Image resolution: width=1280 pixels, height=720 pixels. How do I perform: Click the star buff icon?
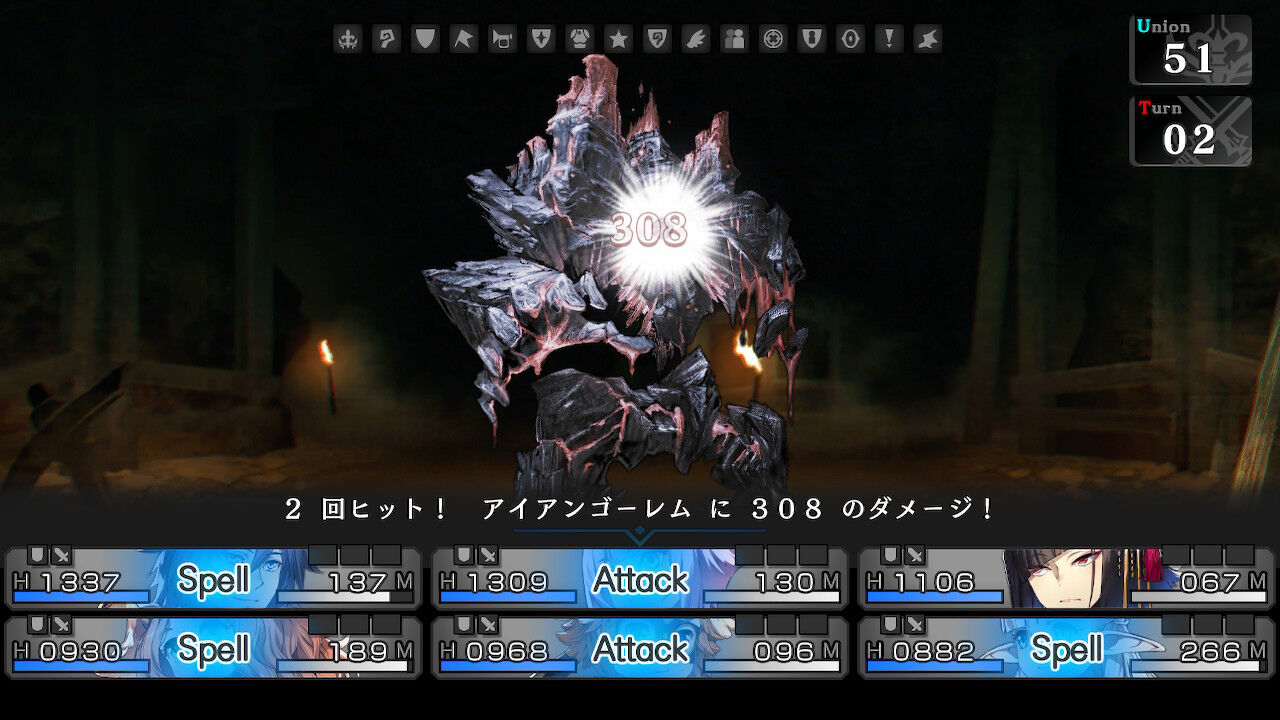pyautogui.click(x=619, y=39)
